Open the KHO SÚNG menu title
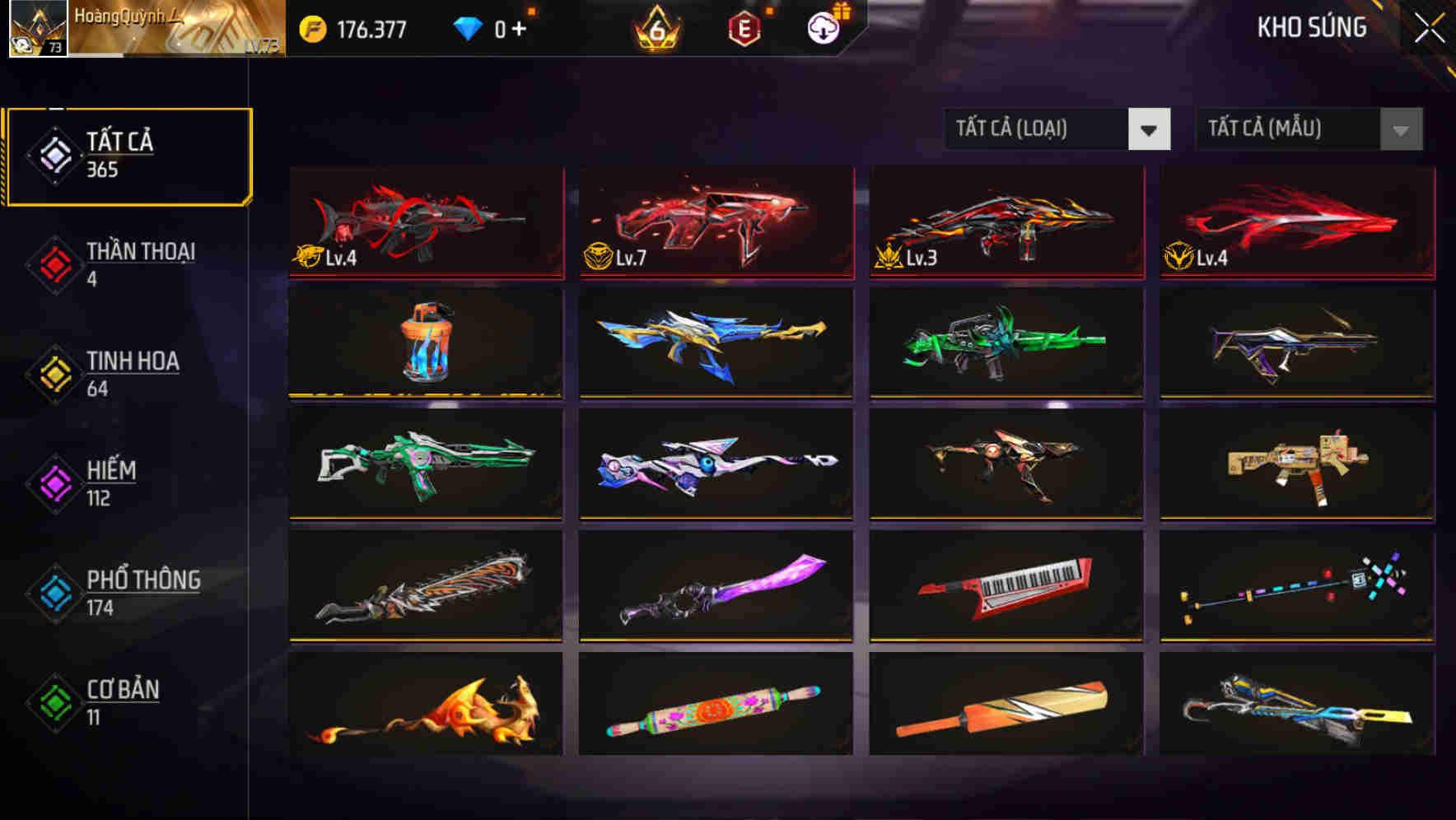This screenshot has height=820, width=1456. (x=1312, y=27)
